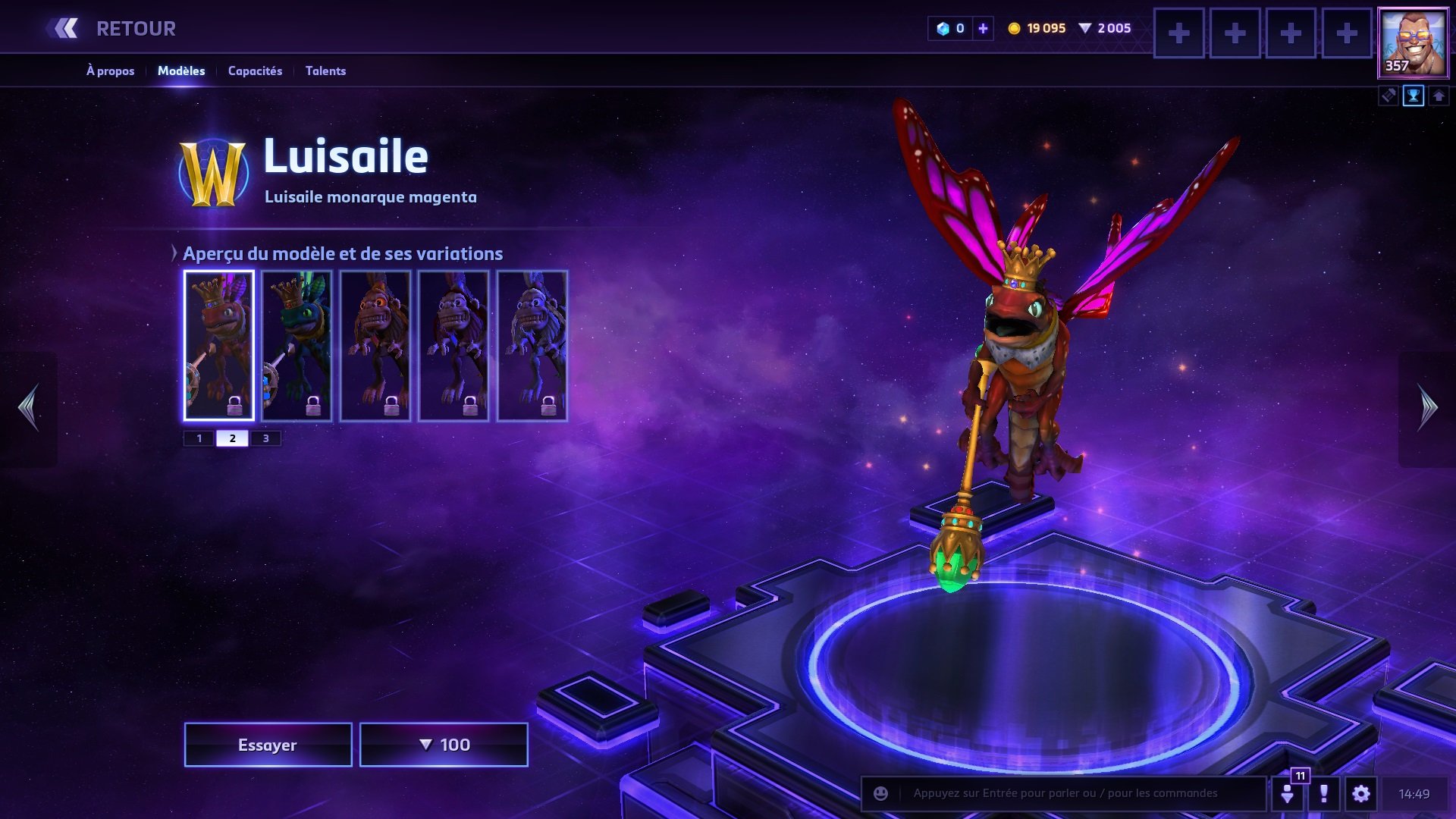Open the exclamation mark notifications
Screen dimensions: 1456x819
coord(1324,794)
